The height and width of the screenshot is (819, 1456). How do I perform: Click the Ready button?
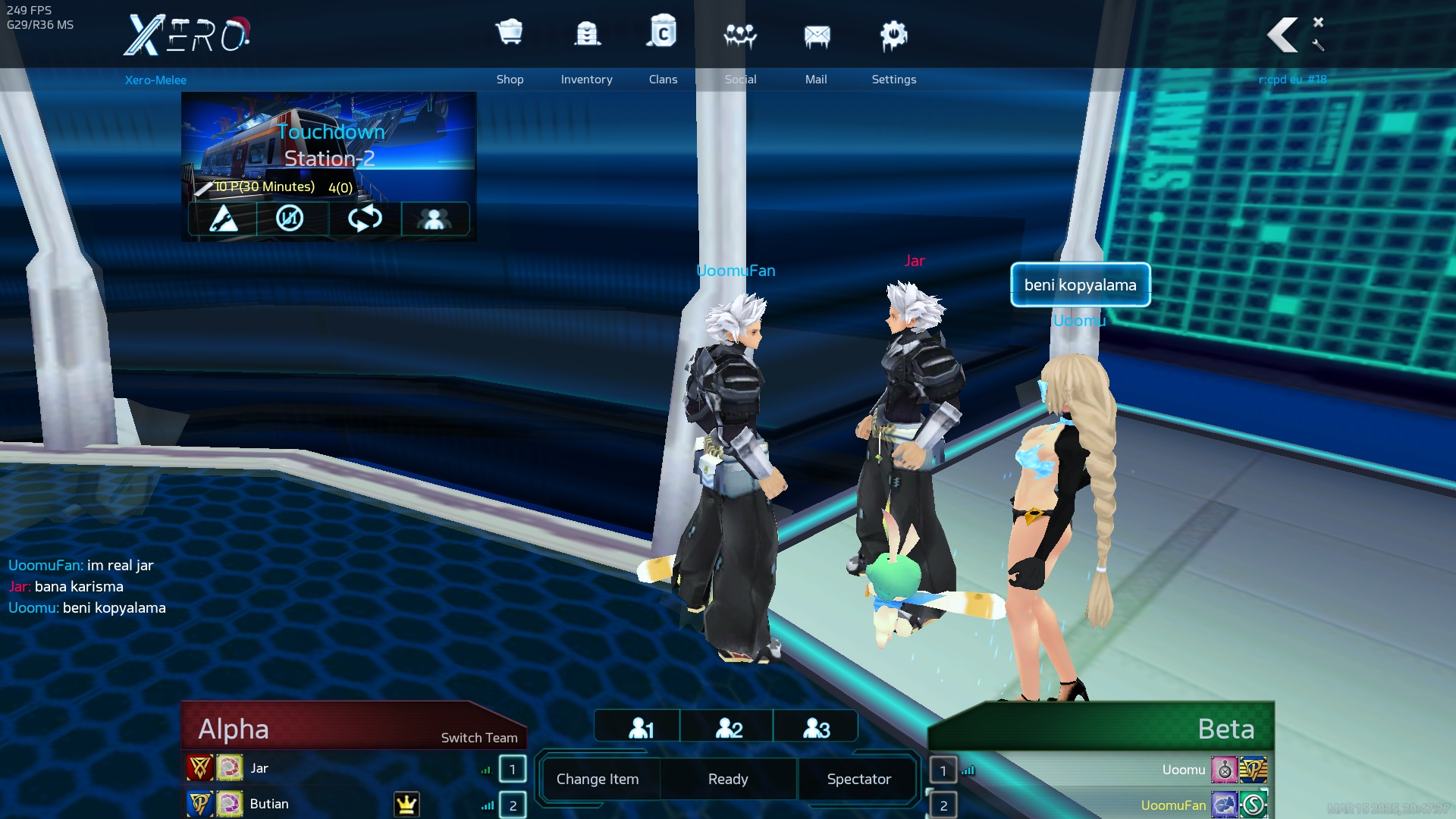[x=728, y=779]
